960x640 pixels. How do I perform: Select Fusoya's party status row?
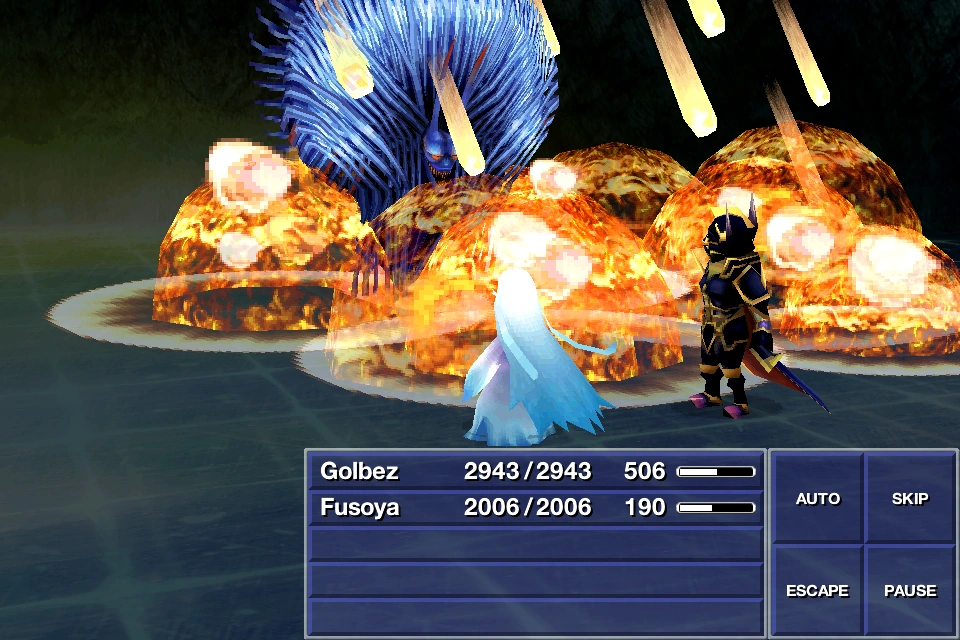pyautogui.click(x=536, y=507)
